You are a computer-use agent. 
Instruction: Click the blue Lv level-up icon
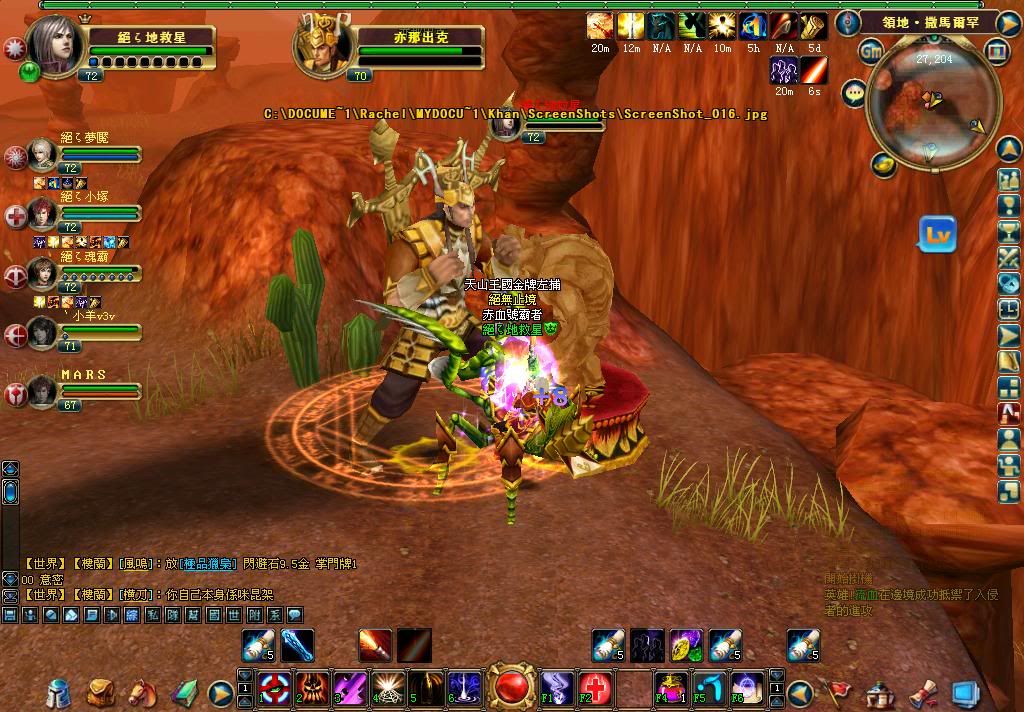[938, 234]
